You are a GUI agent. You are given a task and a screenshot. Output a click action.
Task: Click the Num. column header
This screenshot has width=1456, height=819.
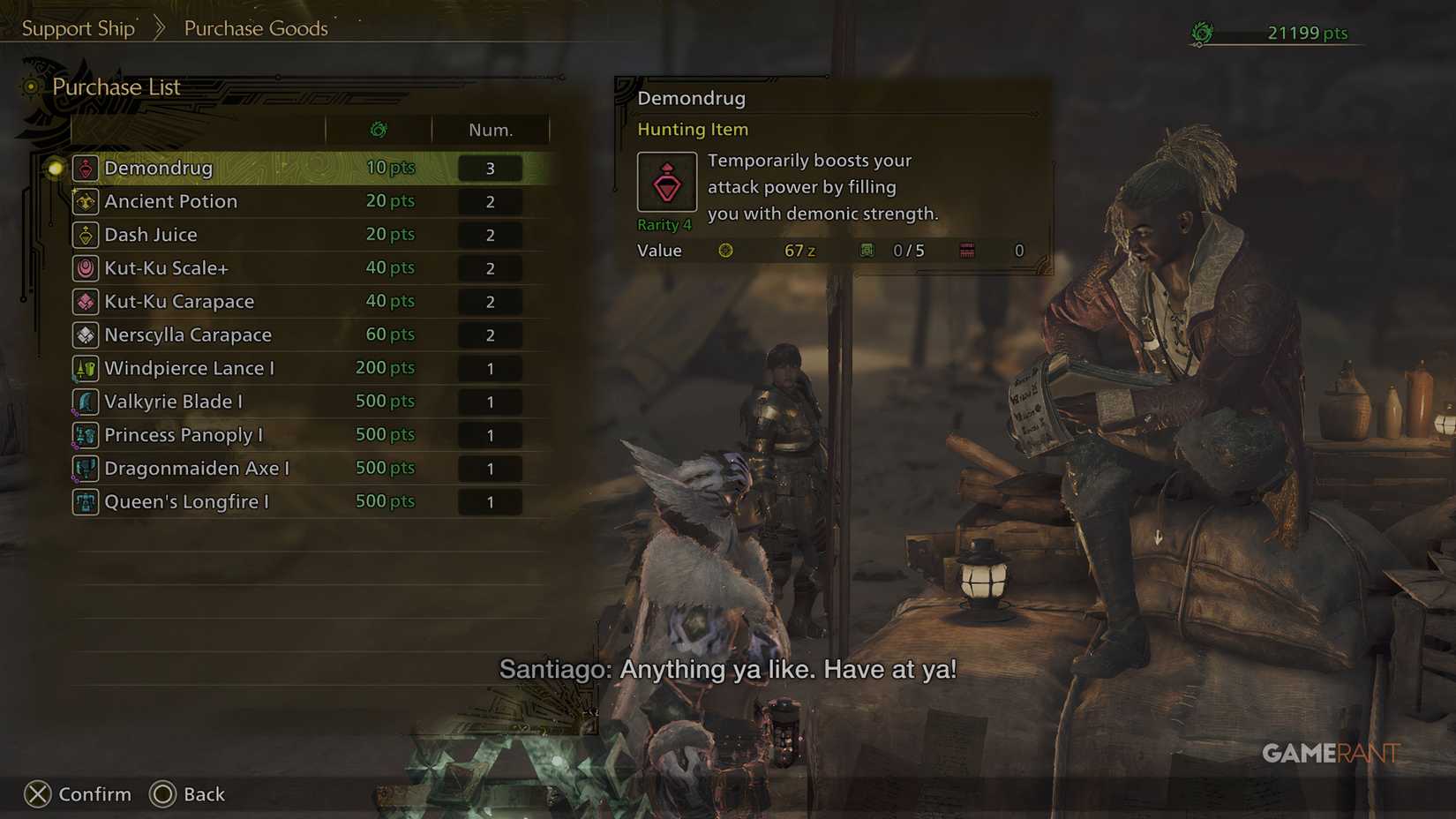pyautogui.click(x=491, y=130)
